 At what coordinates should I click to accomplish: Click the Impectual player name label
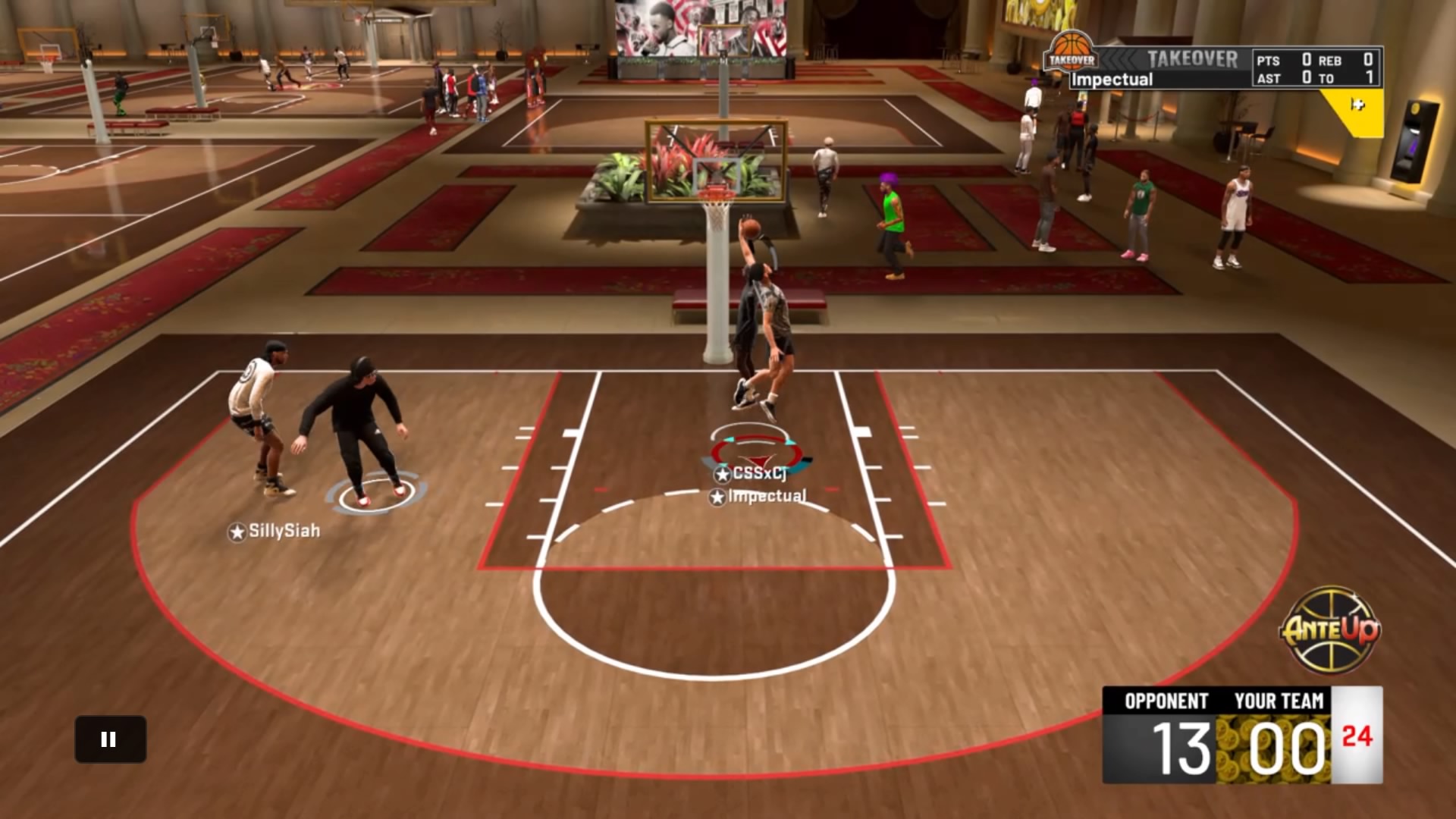tap(766, 498)
